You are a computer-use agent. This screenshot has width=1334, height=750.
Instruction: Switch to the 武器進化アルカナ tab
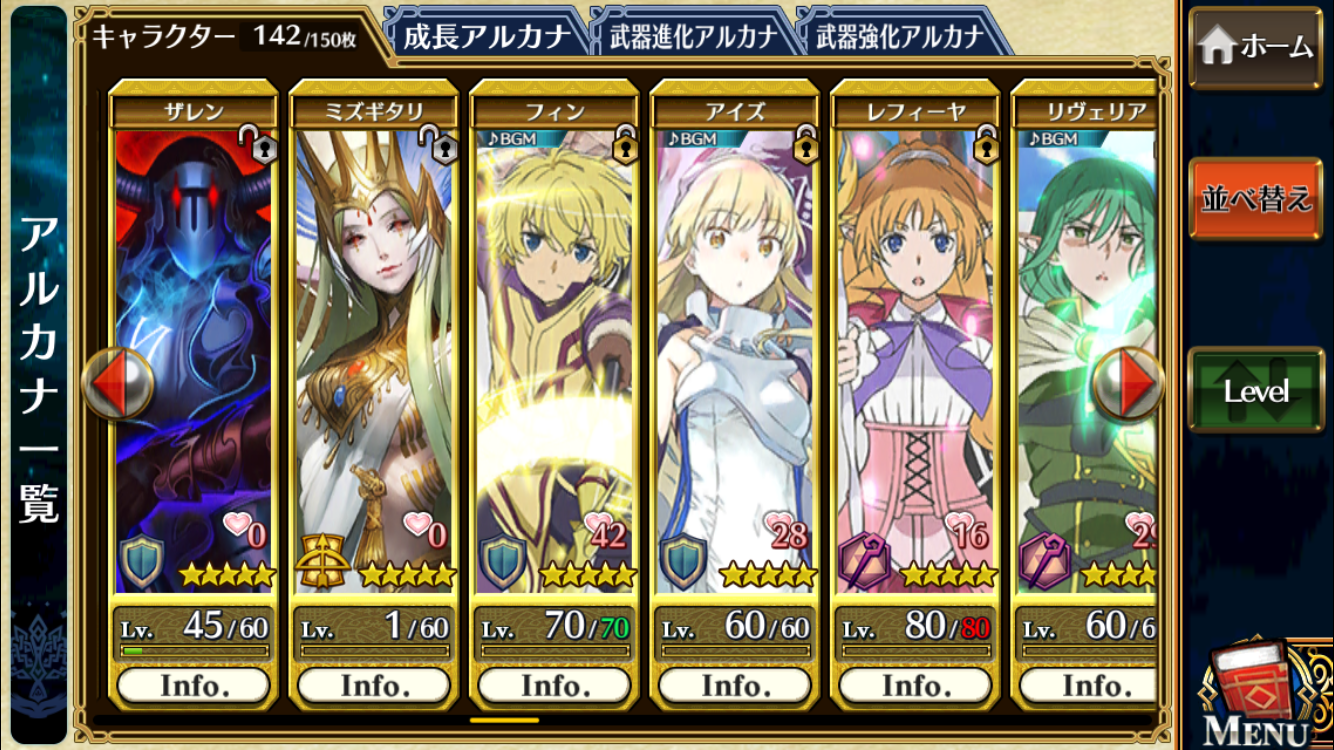pos(692,37)
